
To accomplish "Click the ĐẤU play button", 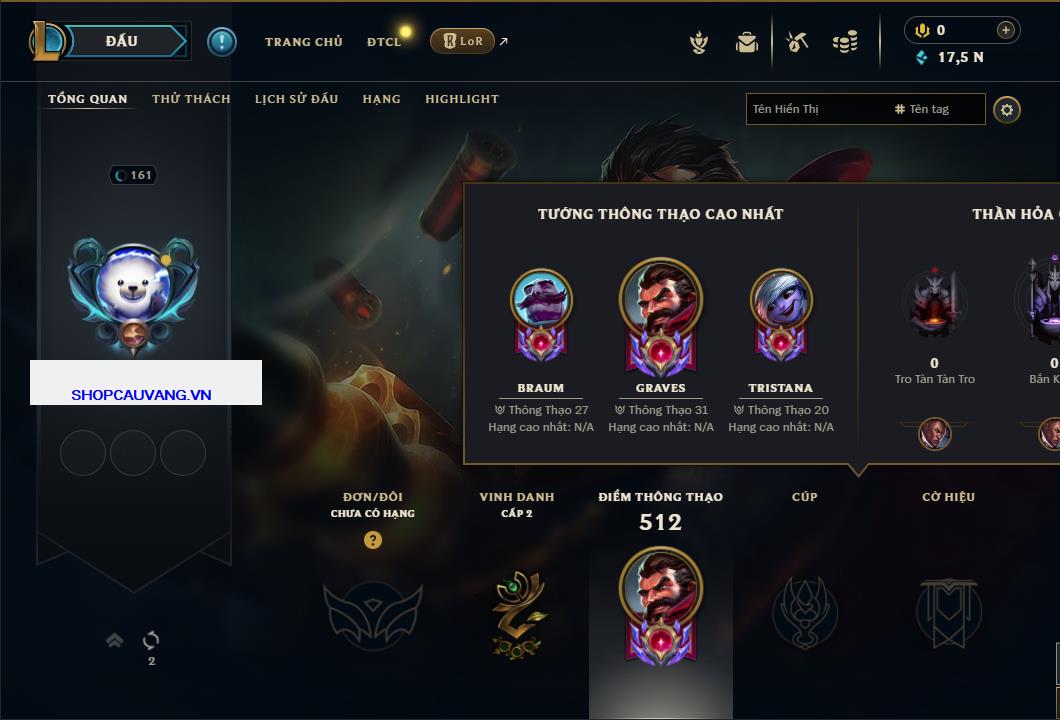I will 120,41.
